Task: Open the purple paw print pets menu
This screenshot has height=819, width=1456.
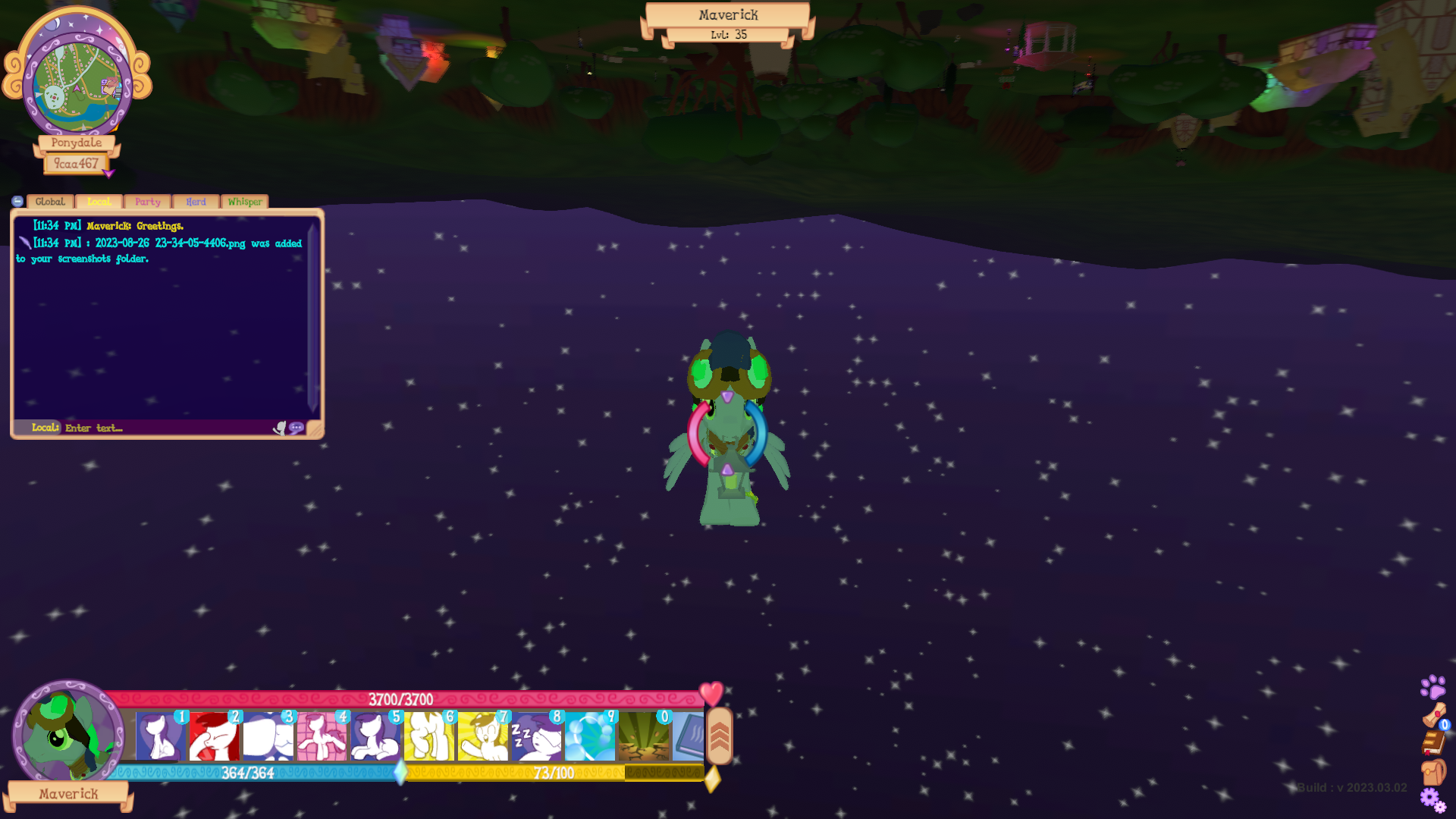Action: 1432,687
